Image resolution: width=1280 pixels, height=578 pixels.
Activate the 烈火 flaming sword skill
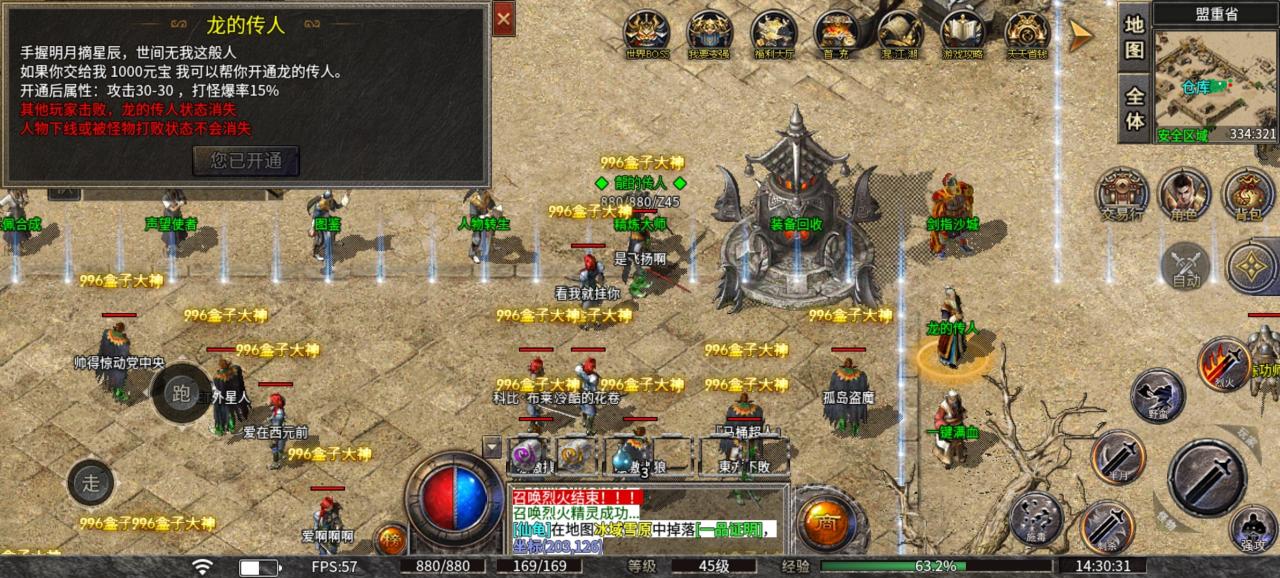coord(1224,363)
